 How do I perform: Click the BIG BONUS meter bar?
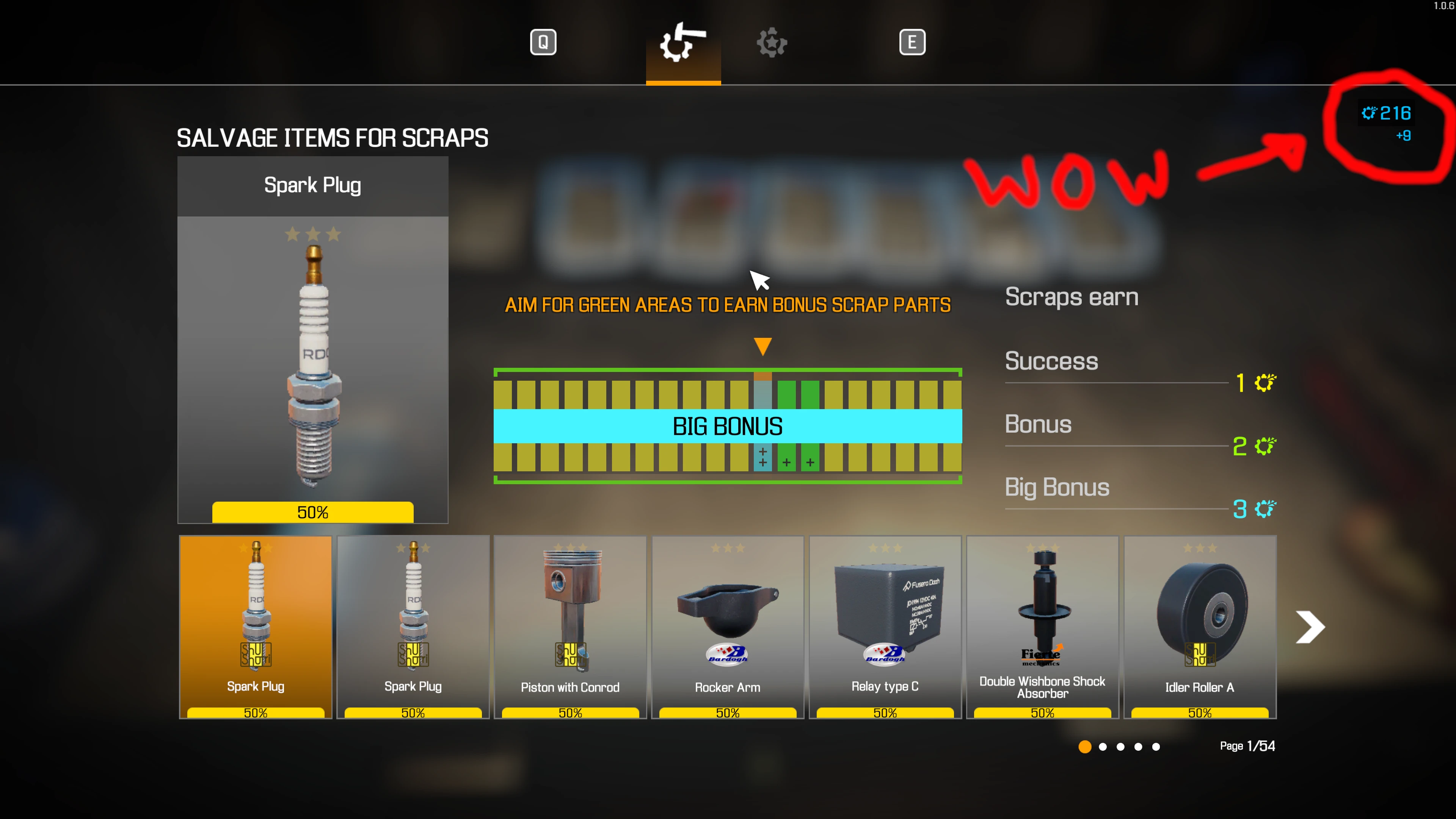[728, 426]
